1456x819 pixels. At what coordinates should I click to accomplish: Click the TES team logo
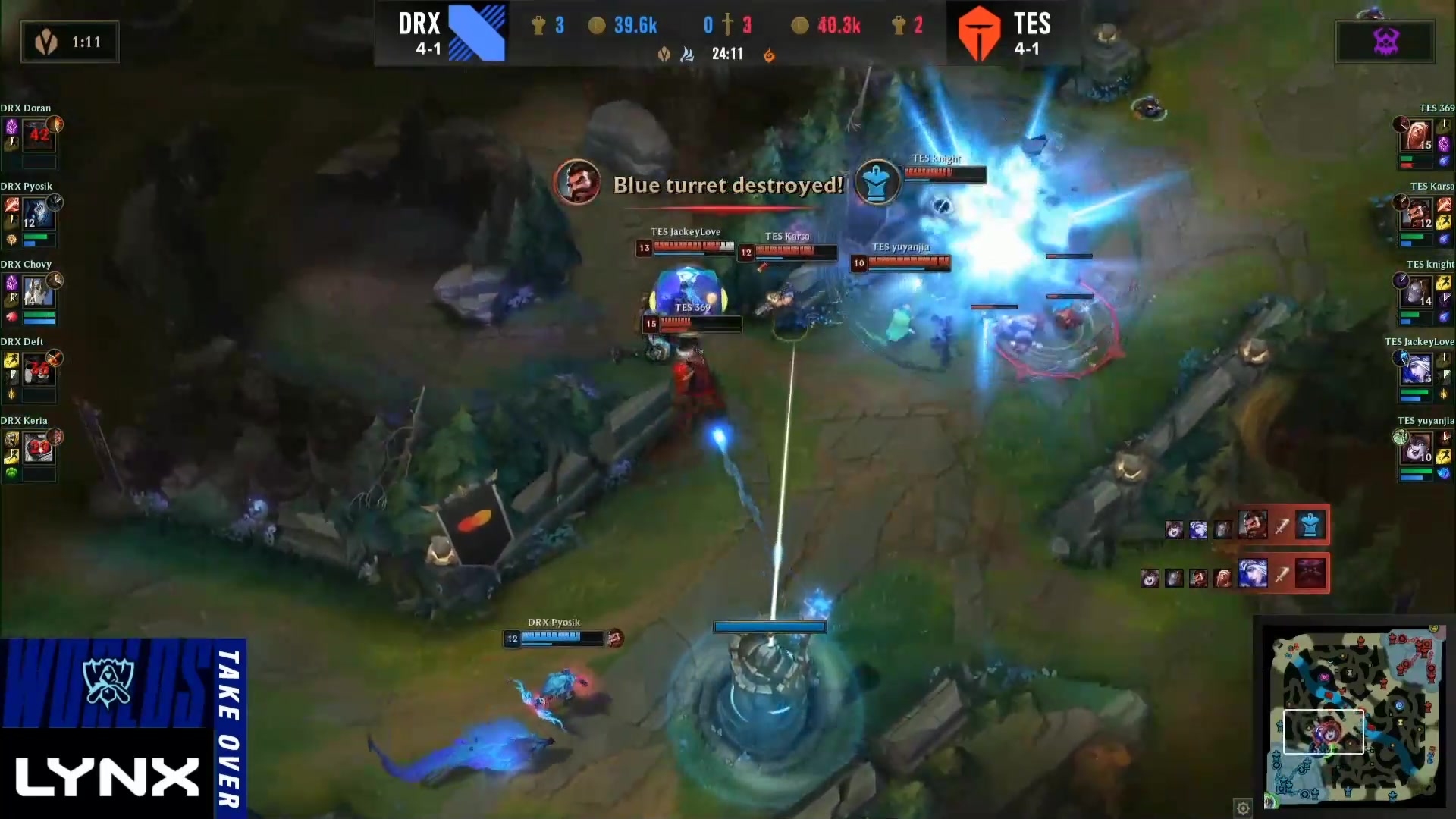[x=979, y=33]
